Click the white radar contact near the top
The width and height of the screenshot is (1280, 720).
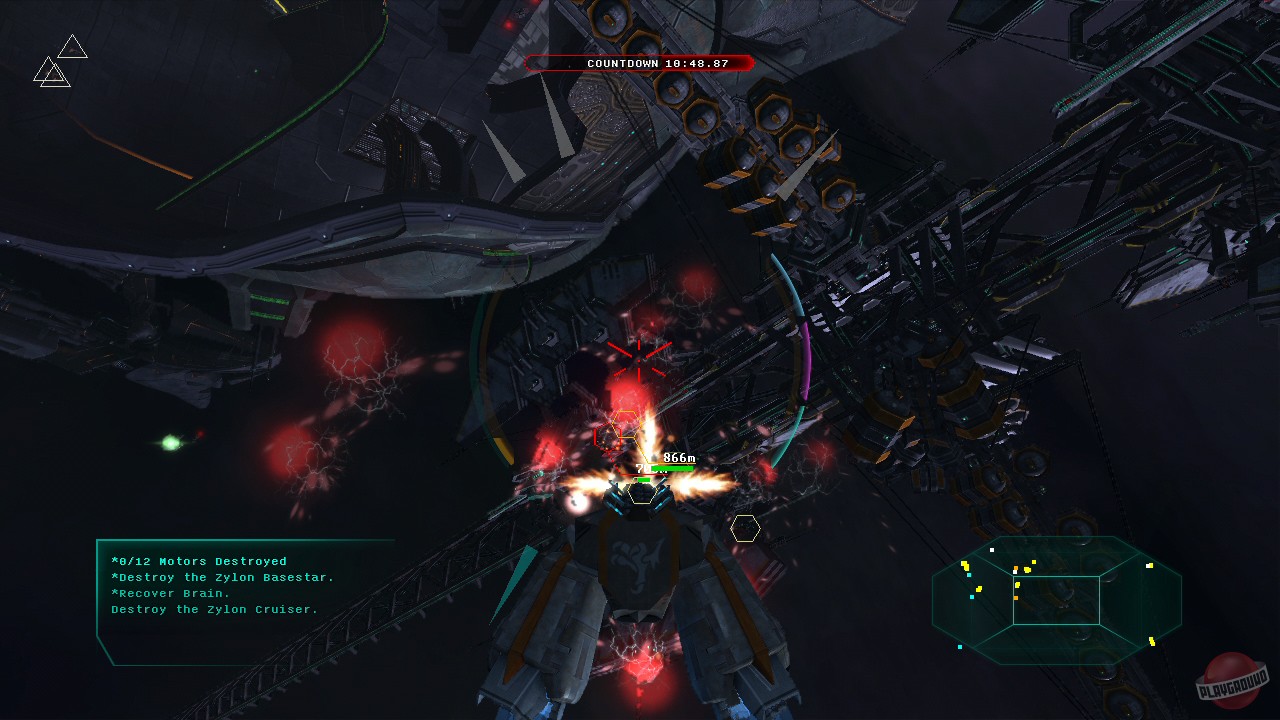pos(992,550)
